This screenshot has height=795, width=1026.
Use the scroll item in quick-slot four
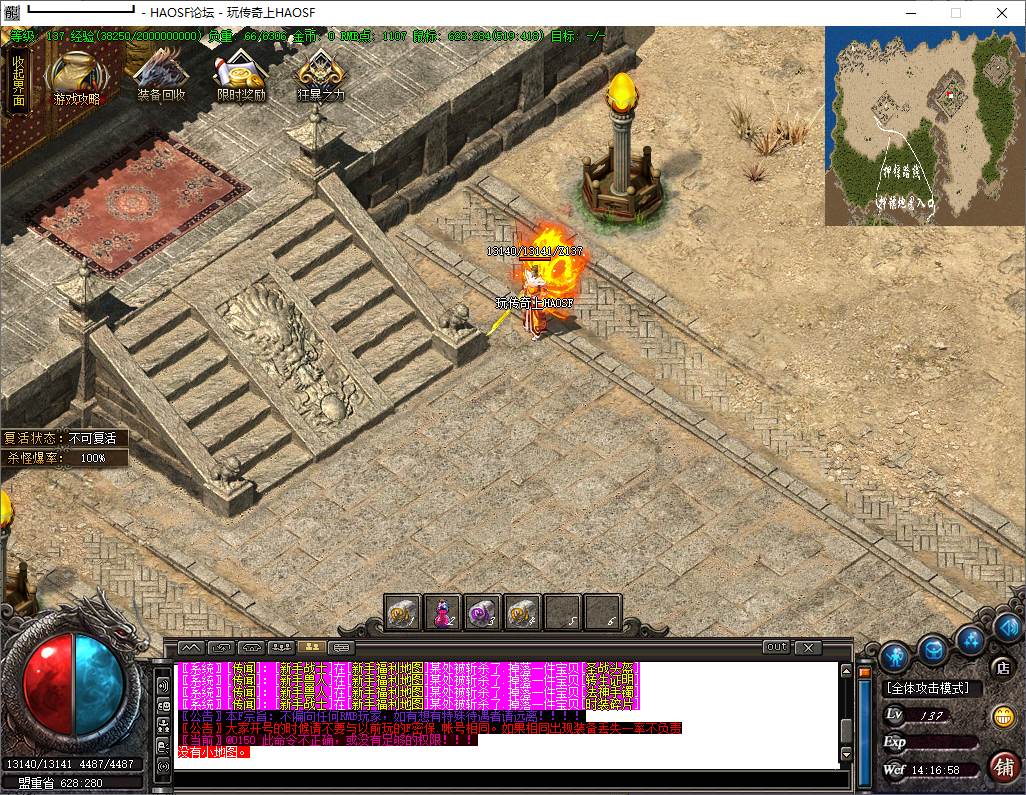(523, 612)
